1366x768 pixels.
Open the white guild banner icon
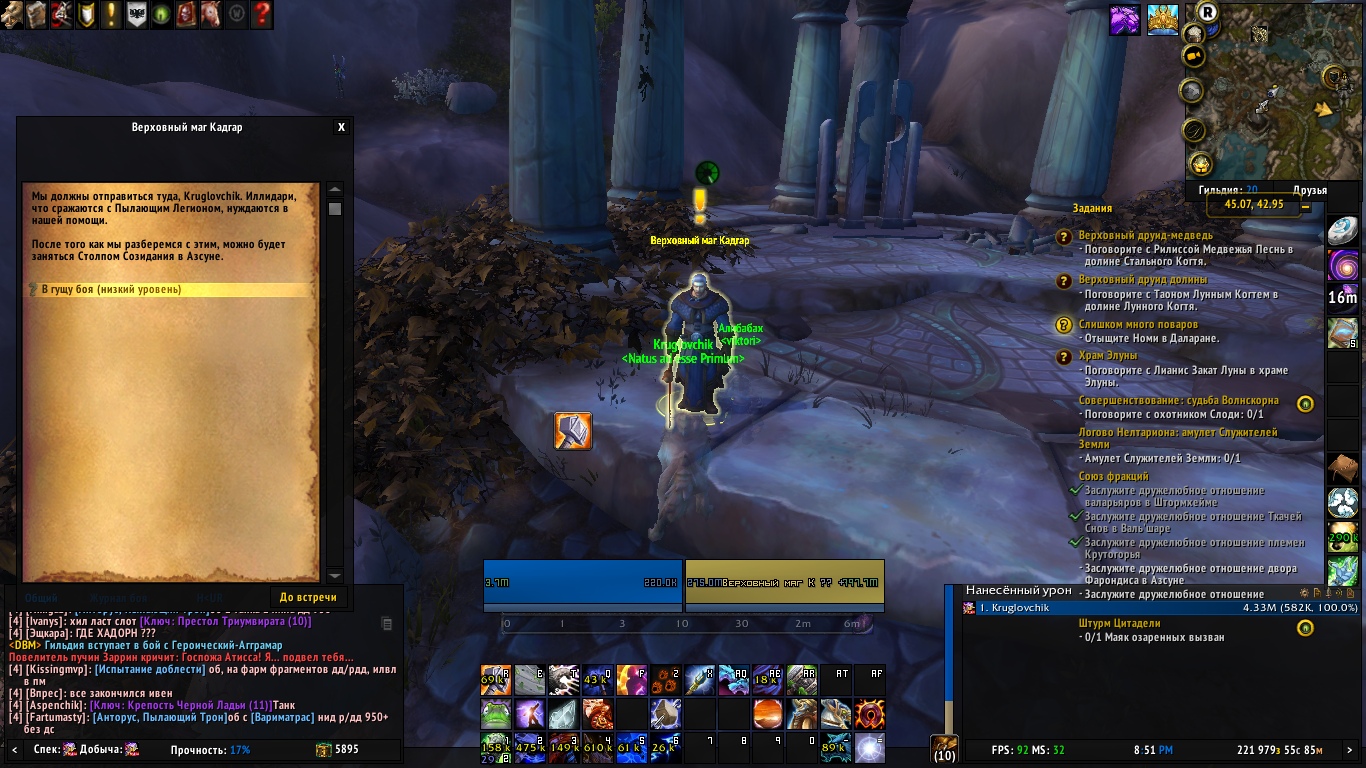pos(136,14)
